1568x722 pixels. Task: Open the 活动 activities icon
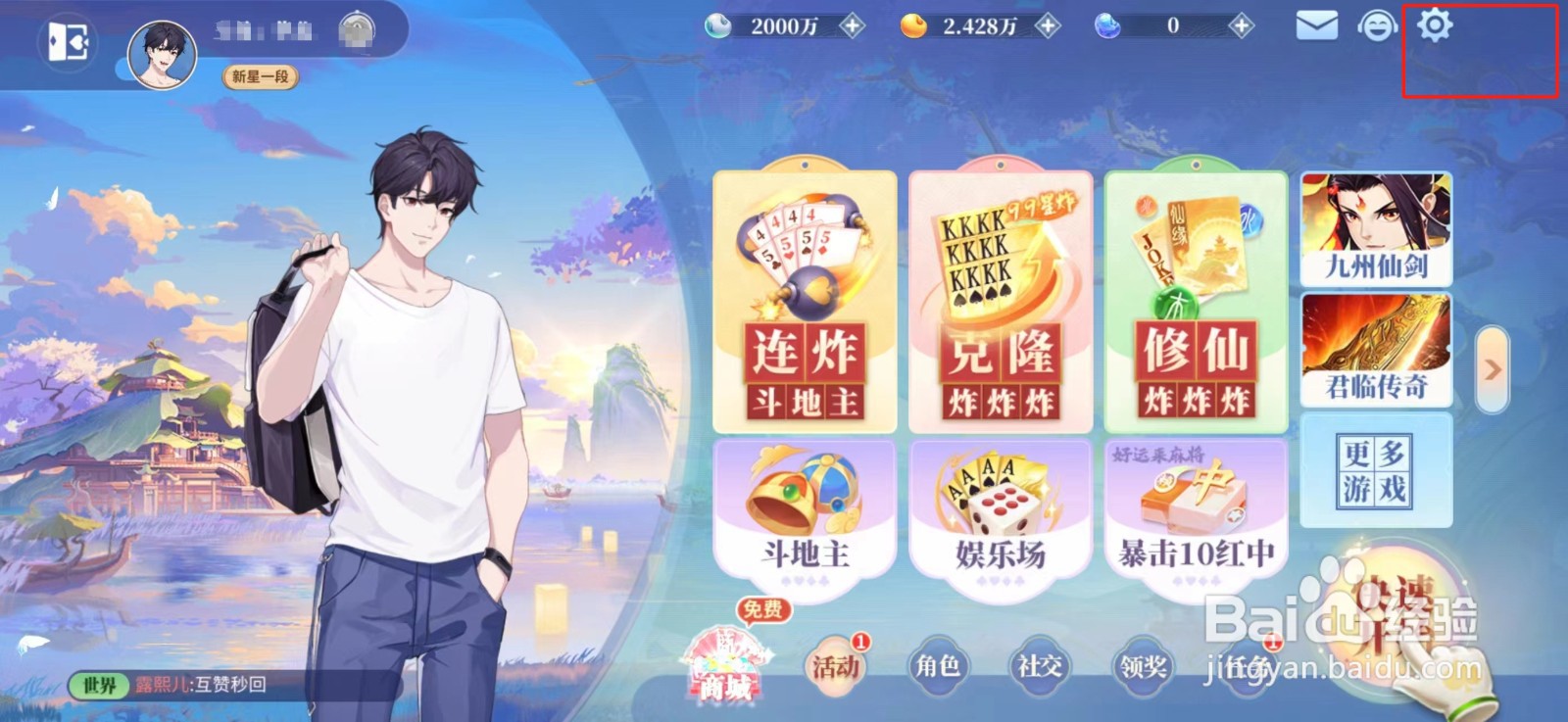[834, 667]
